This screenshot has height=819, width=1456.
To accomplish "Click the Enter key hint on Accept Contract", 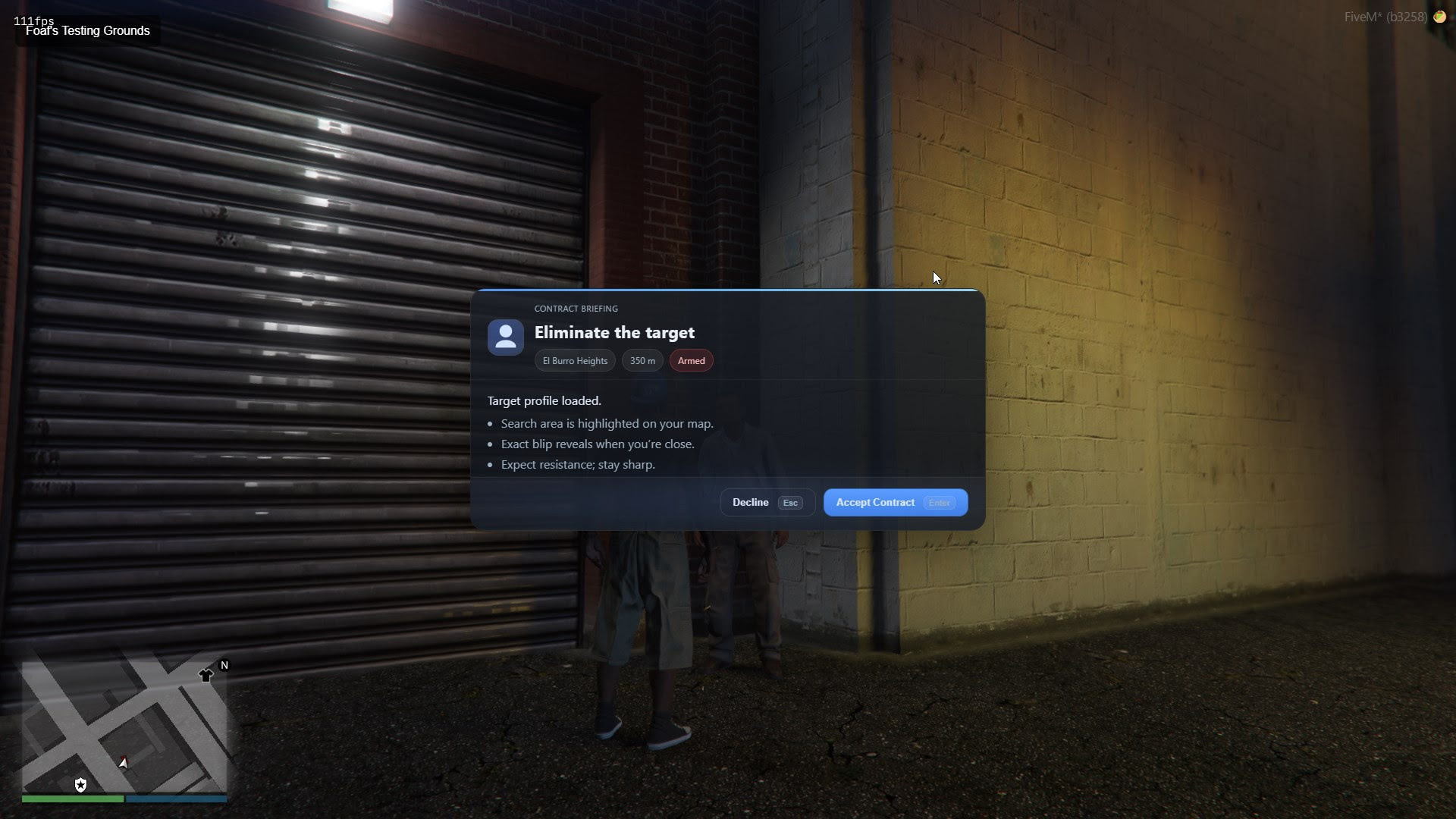I will coord(939,503).
